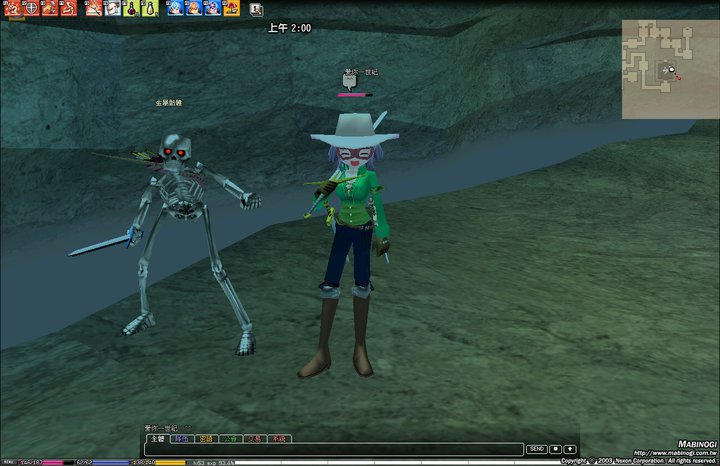This screenshot has height=466, width=720.
Task: Select the yellow 密語 chat tab
Action: (206, 438)
